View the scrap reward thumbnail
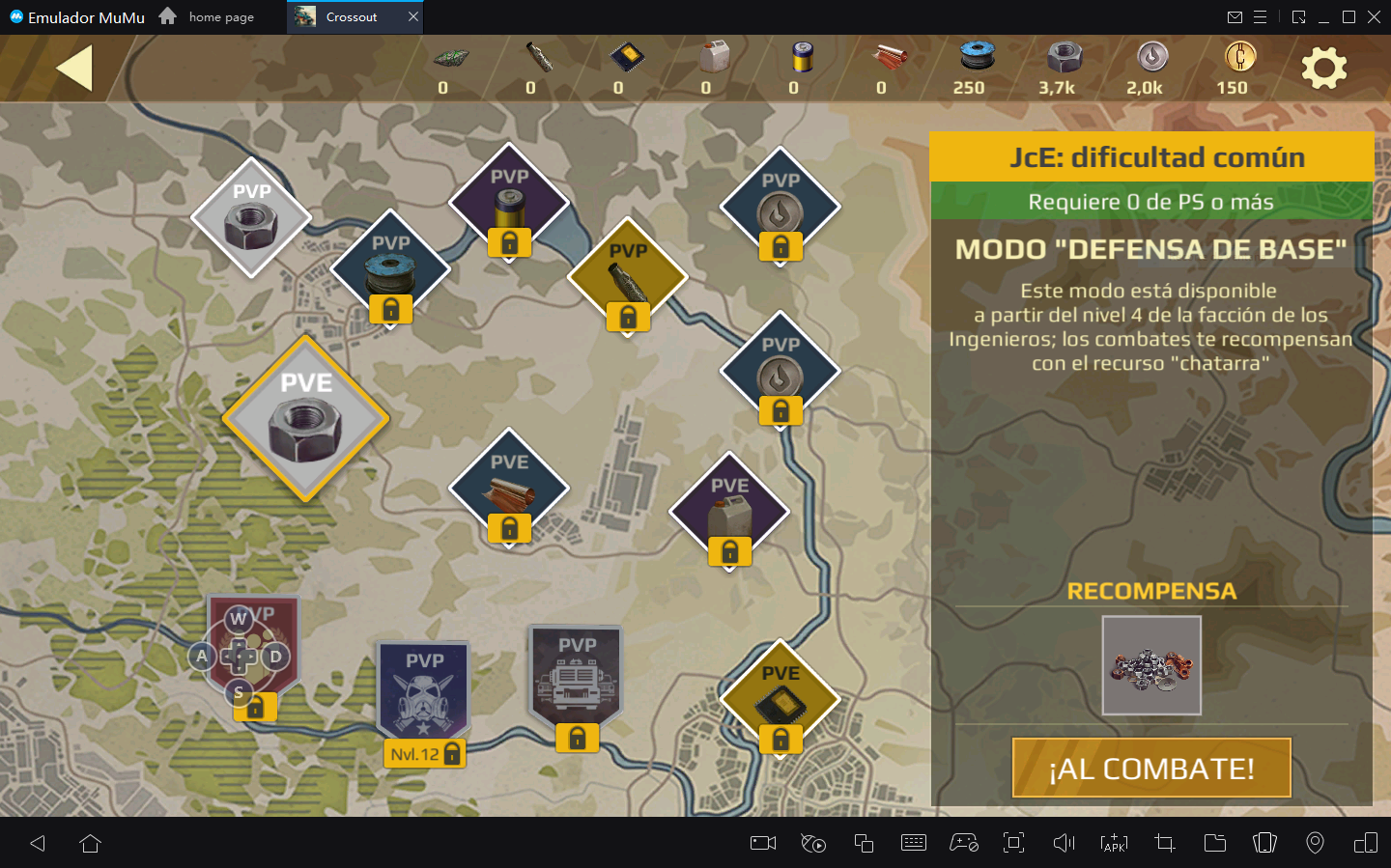This screenshot has height=868, width=1391. (1151, 665)
